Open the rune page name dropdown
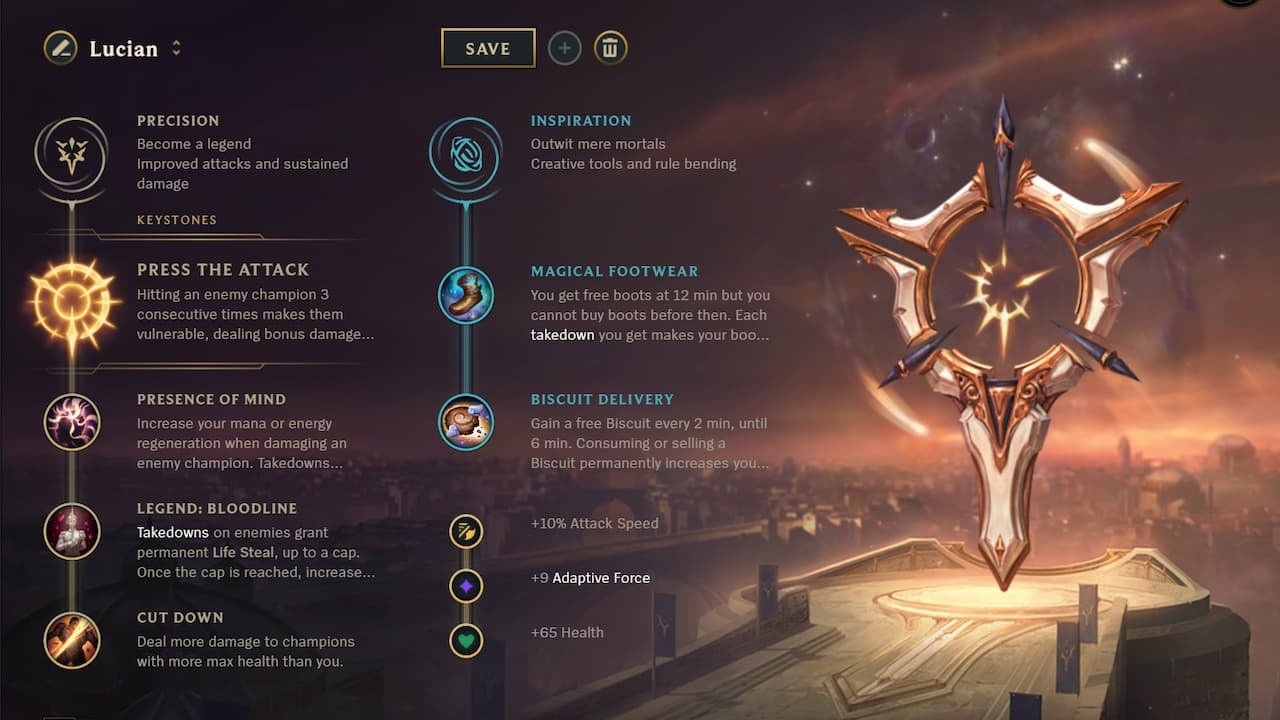The height and width of the screenshot is (720, 1280). point(178,47)
